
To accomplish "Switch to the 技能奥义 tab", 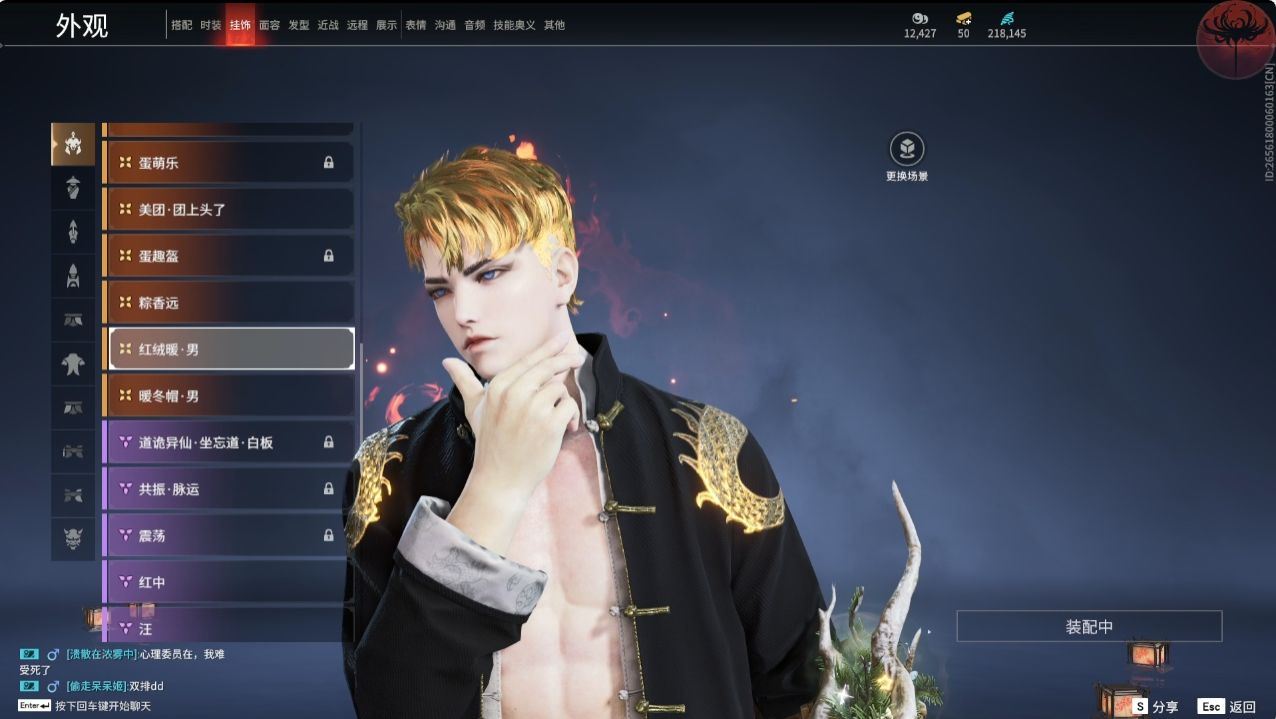I will 514,25.
